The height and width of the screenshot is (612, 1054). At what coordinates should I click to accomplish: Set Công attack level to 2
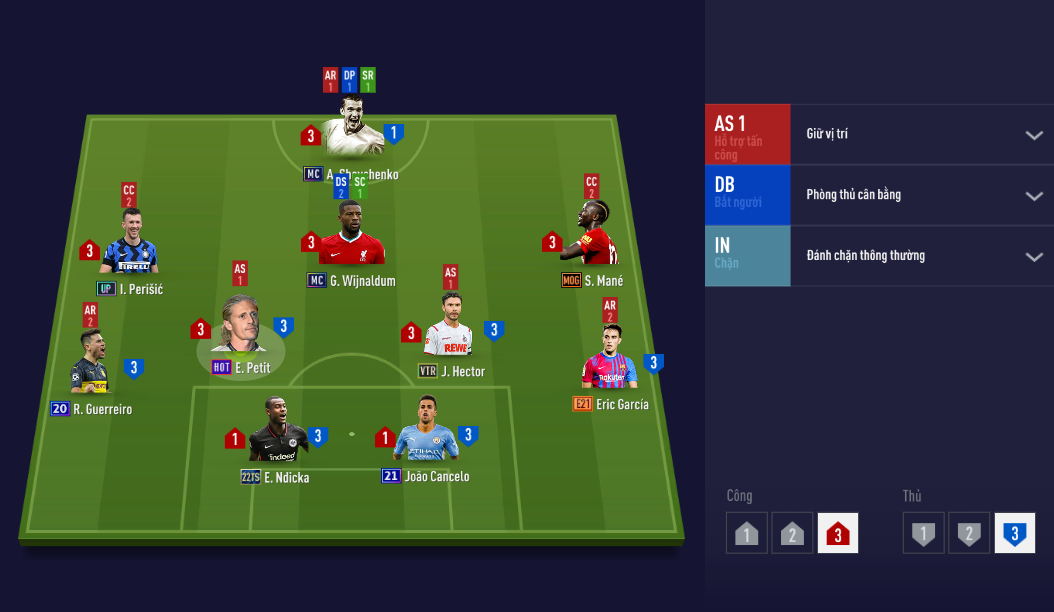[x=792, y=533]
